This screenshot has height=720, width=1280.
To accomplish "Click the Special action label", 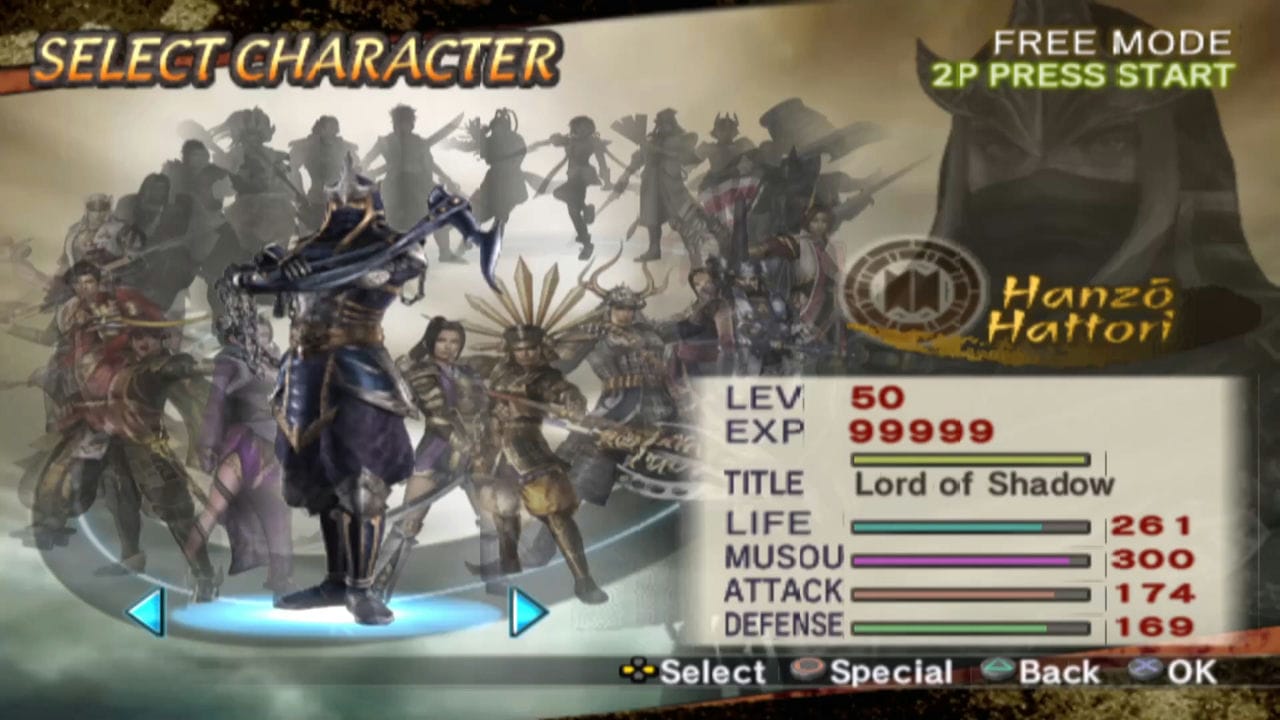I will [890, 672].
